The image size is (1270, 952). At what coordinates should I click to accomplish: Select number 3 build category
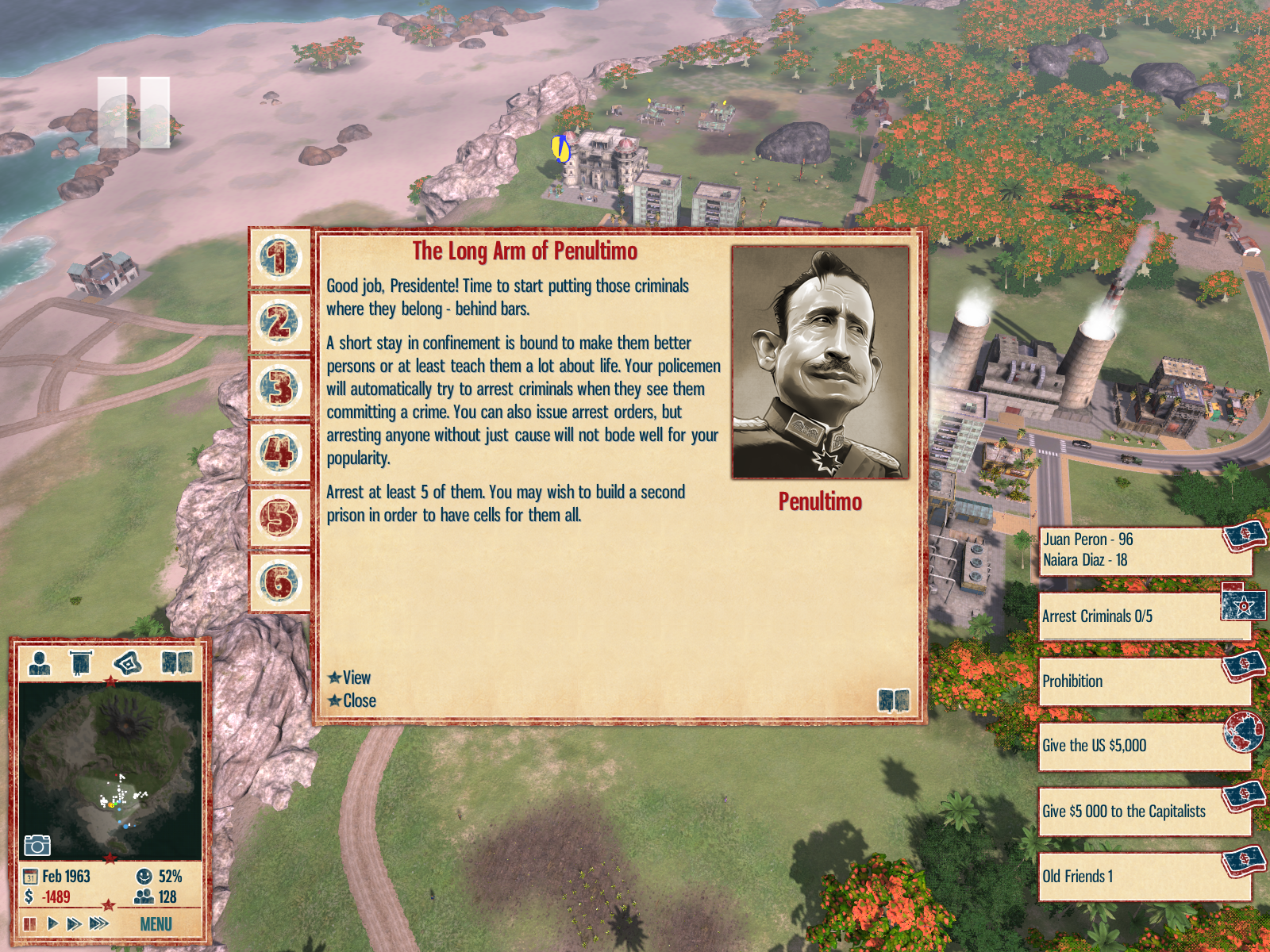click(x=279, y=388)
